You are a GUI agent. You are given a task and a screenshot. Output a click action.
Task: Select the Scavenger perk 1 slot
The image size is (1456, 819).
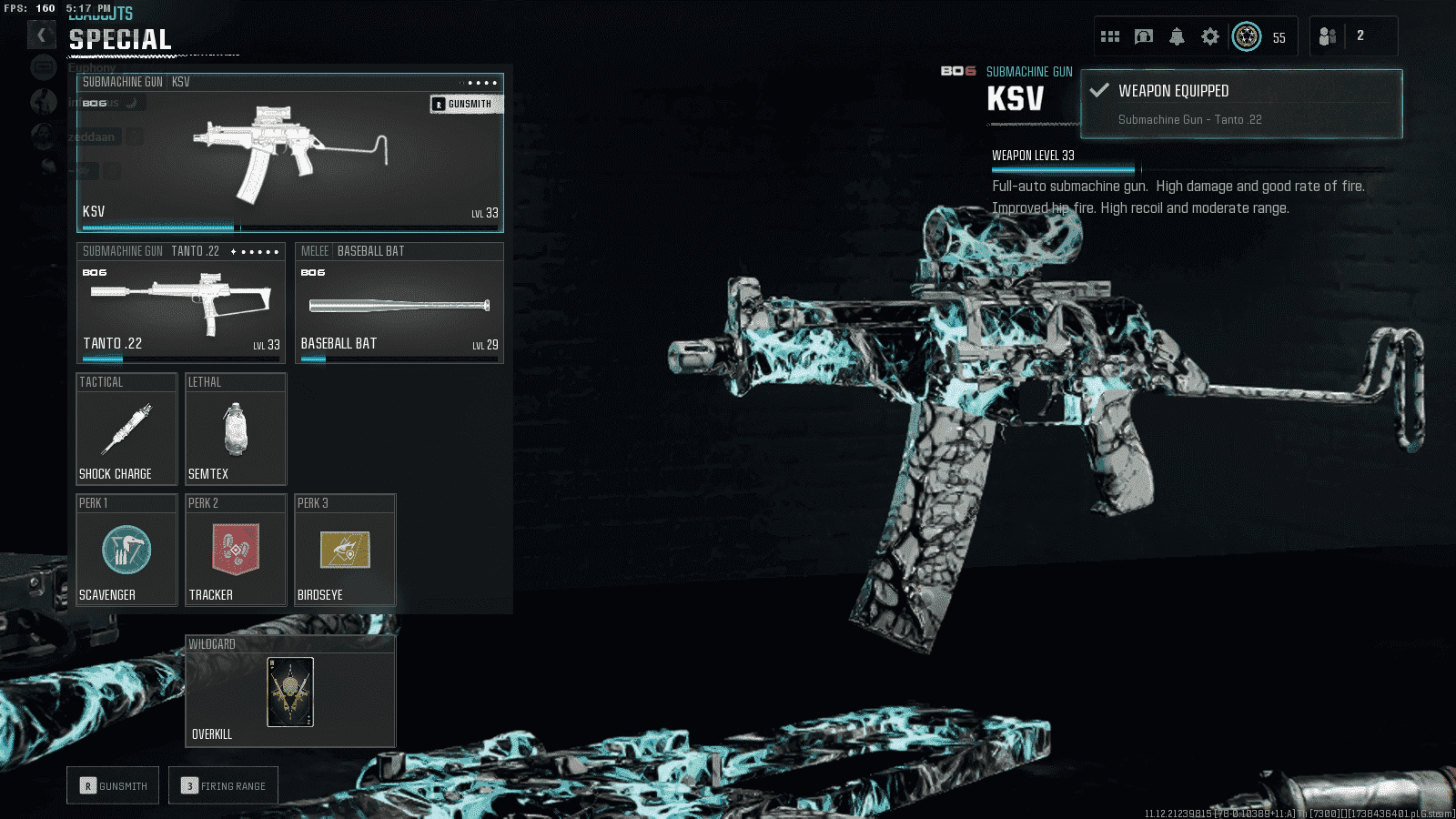pos(126,551)
